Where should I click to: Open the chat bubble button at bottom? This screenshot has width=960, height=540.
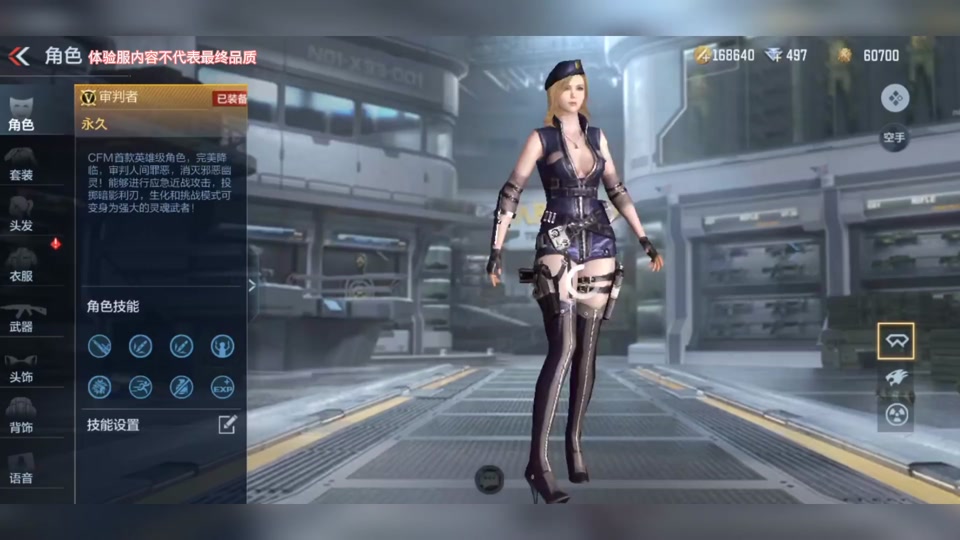(x=489, y=479)
